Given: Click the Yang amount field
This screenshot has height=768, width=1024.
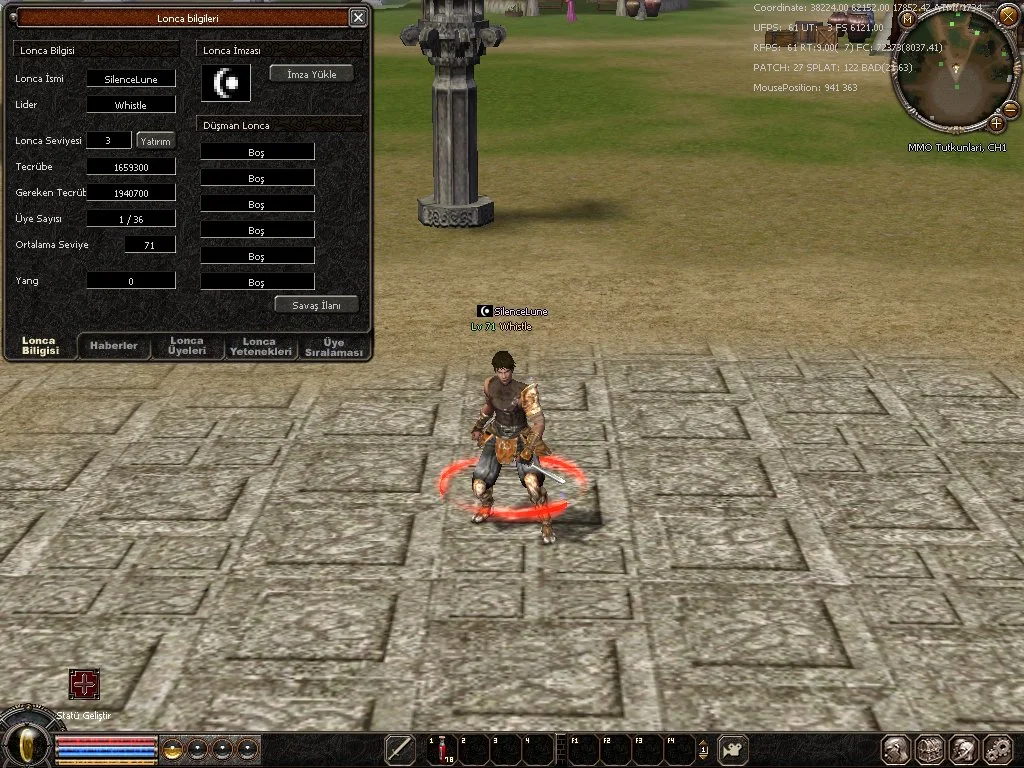Looking at the screenshot, I should [x=131, y=281].
